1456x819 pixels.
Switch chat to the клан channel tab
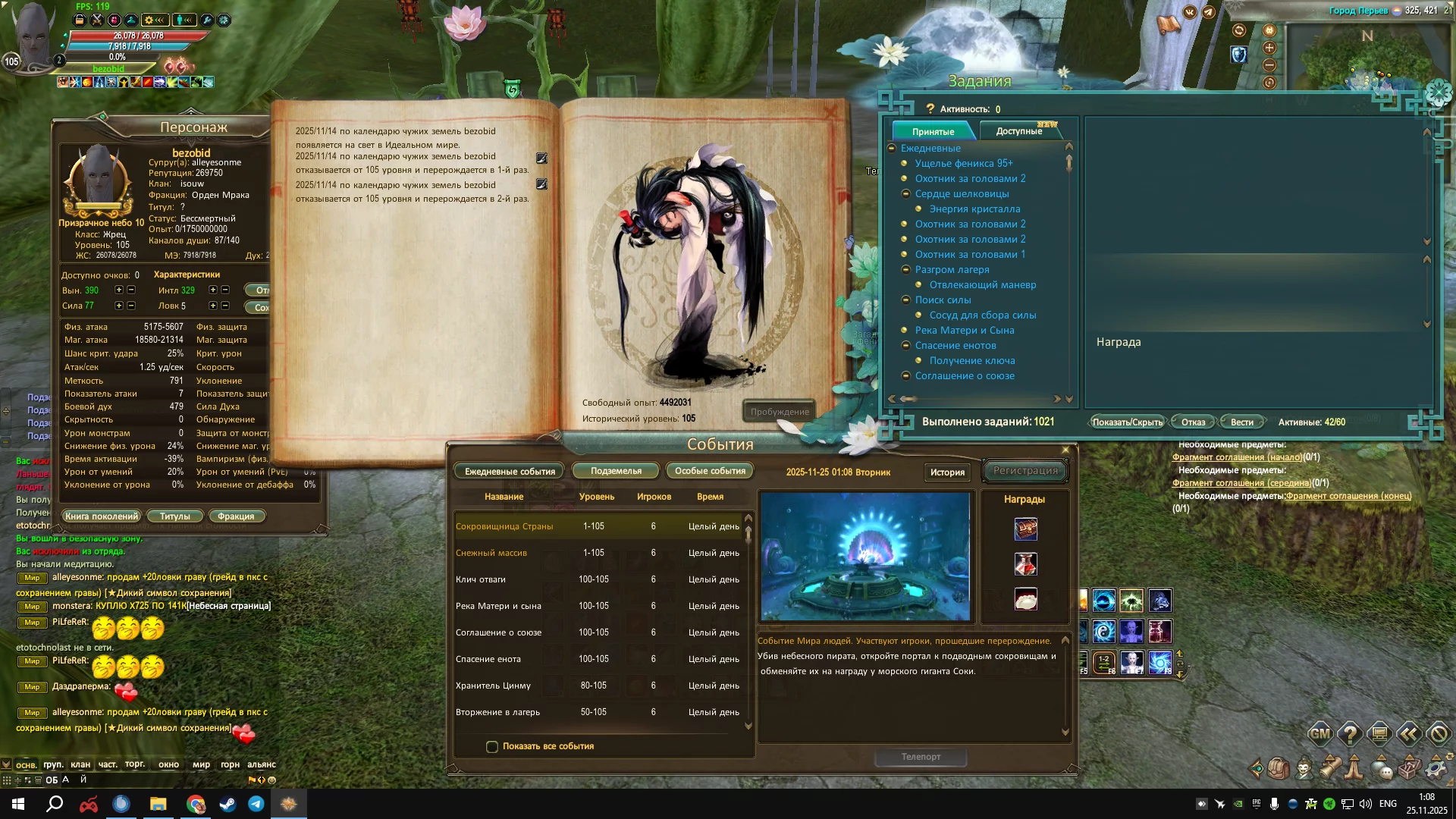click(x=80, y=764)
